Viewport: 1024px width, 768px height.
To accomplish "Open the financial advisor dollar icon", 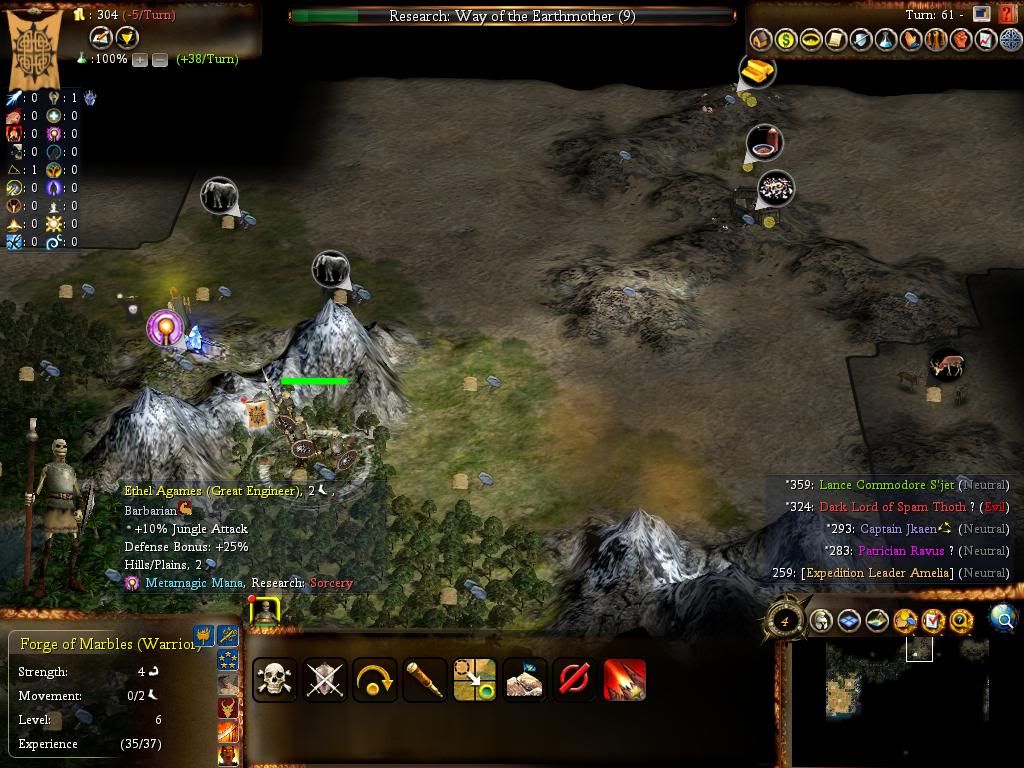I will (x=786, y=40).
